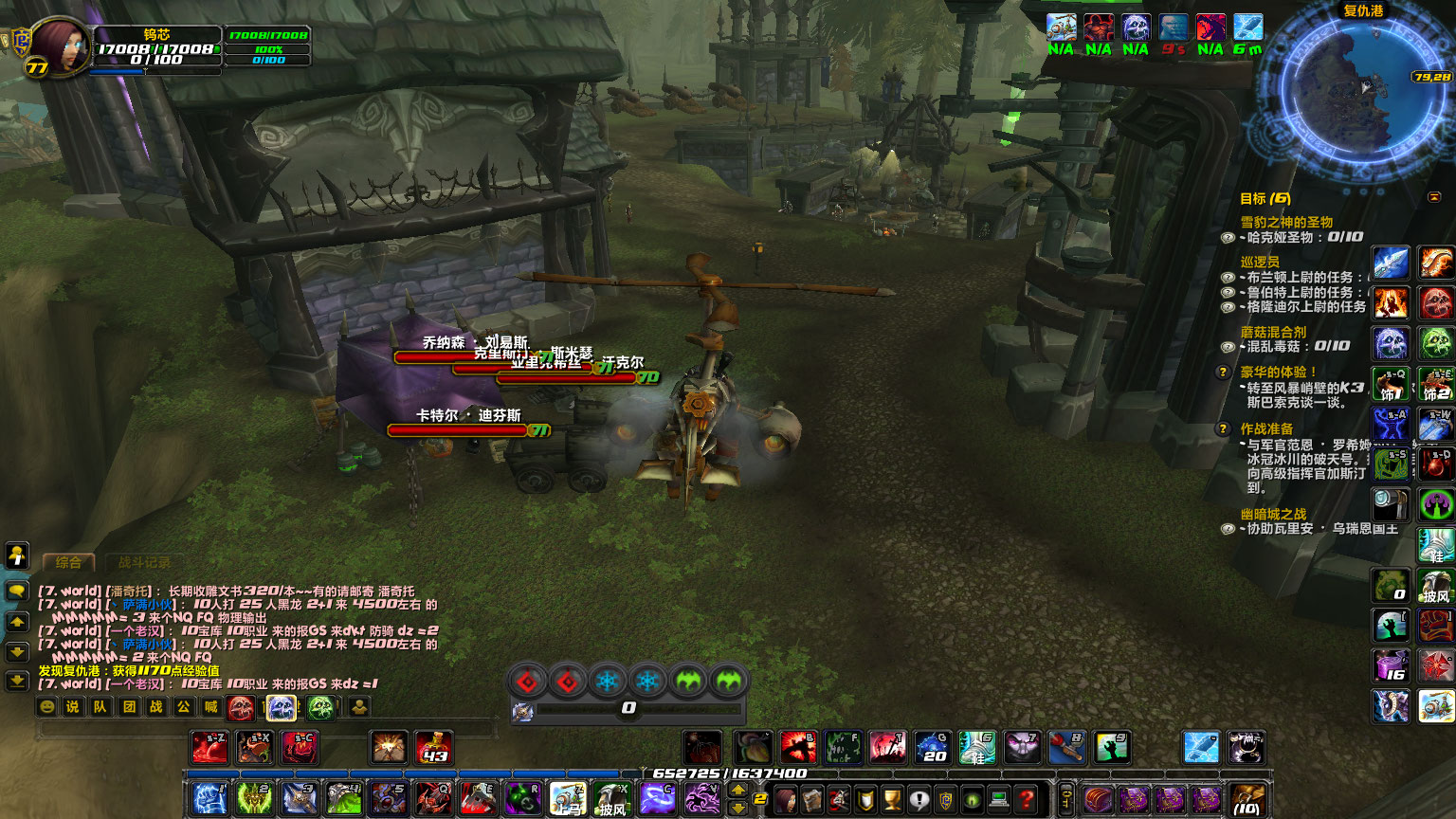1456x819 pixels.
Task: Click the action bar page-up arrow
Action: point(738,788)
